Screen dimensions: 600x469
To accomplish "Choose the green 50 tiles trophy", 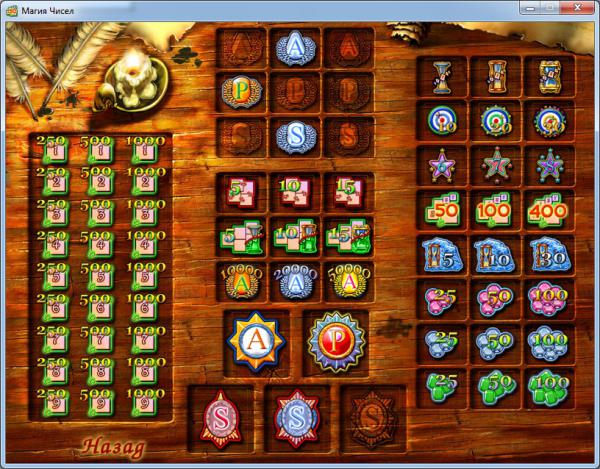I will [x=442, y=212].
